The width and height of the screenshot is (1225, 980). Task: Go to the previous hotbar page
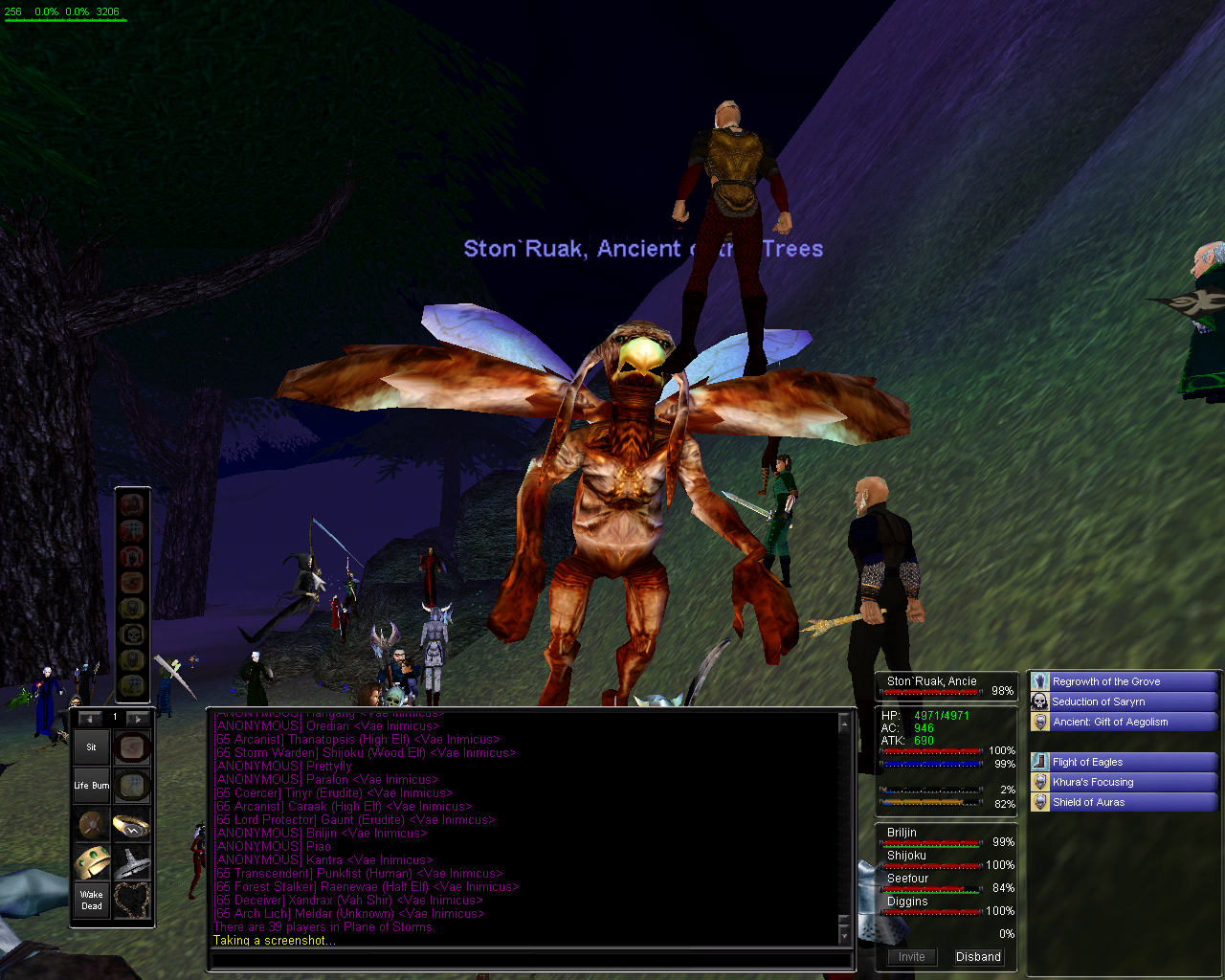click(91, 718)
